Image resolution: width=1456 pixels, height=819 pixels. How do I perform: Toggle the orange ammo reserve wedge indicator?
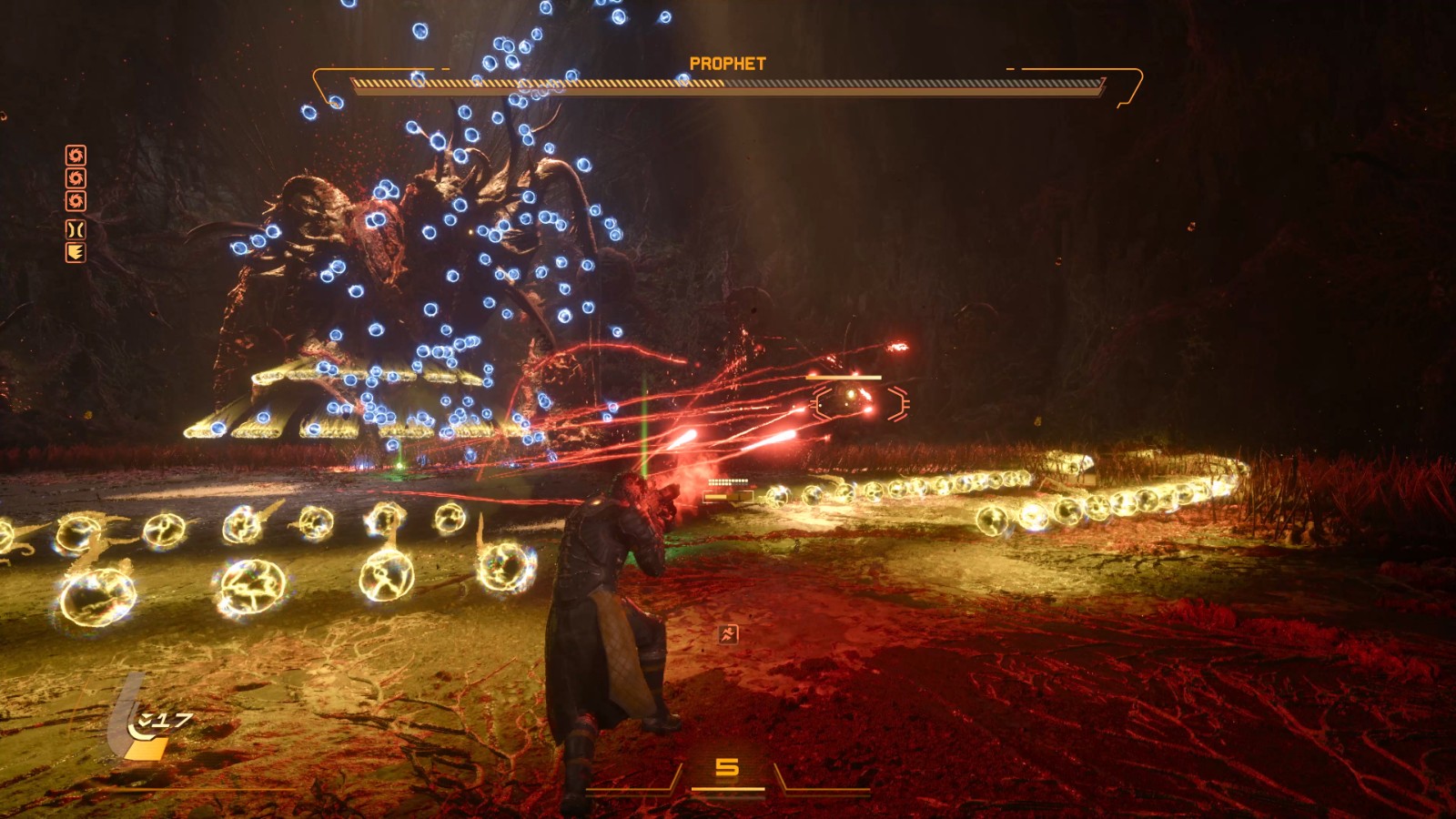147,749
